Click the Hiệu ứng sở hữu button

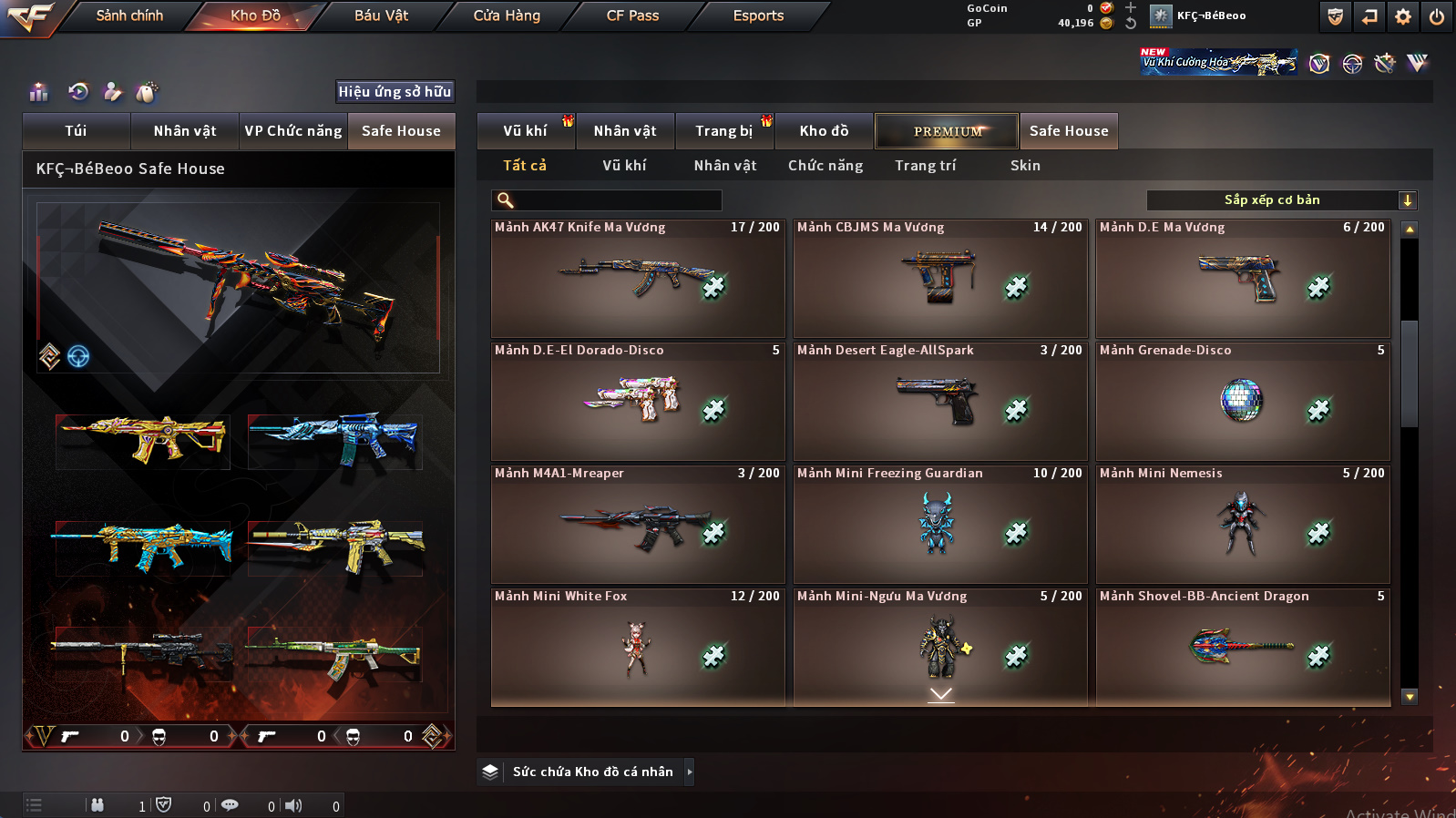(x=395, y=91)
